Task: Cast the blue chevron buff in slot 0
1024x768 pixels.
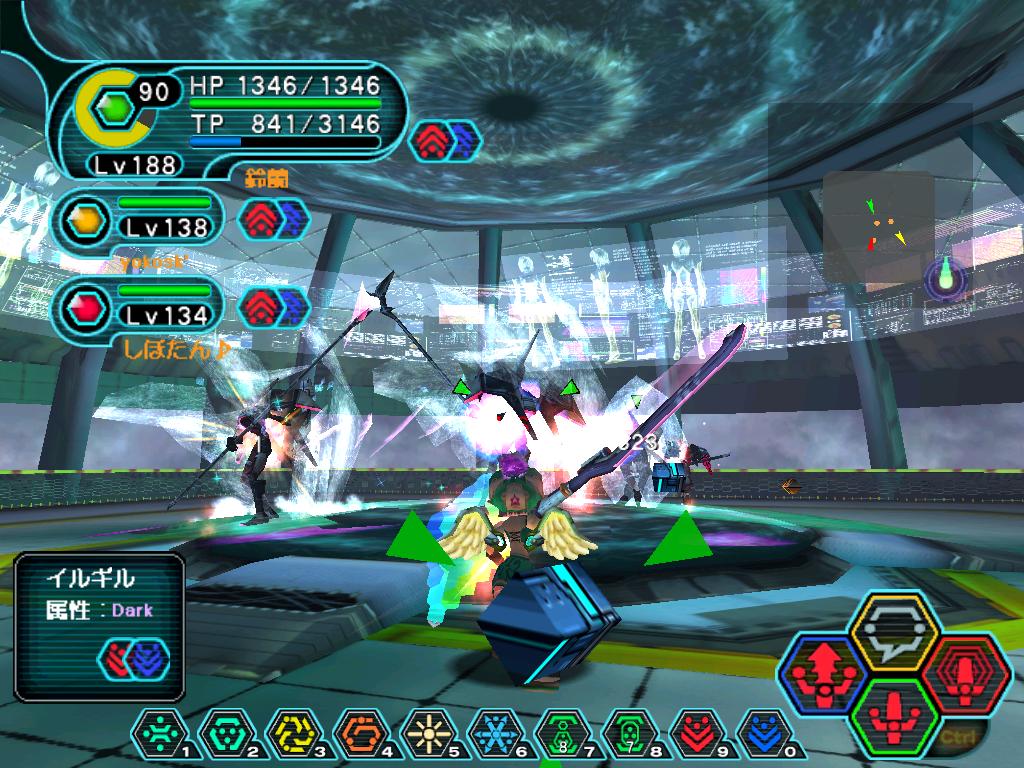Action: (x=766, y=732)
